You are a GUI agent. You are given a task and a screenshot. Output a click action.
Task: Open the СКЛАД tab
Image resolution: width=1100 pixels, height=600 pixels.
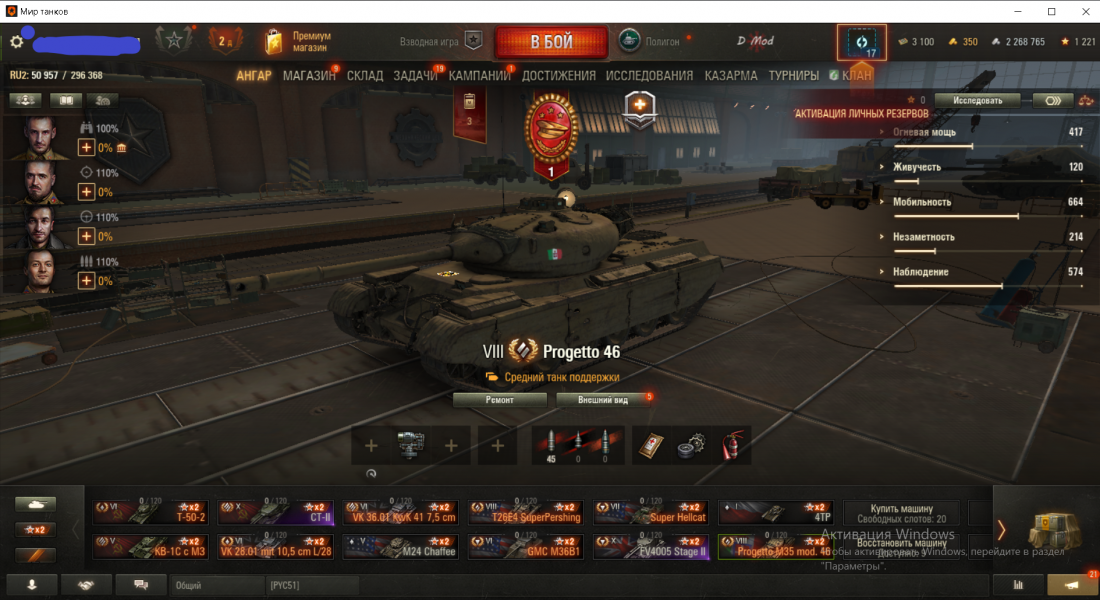(x=365, y=76)
